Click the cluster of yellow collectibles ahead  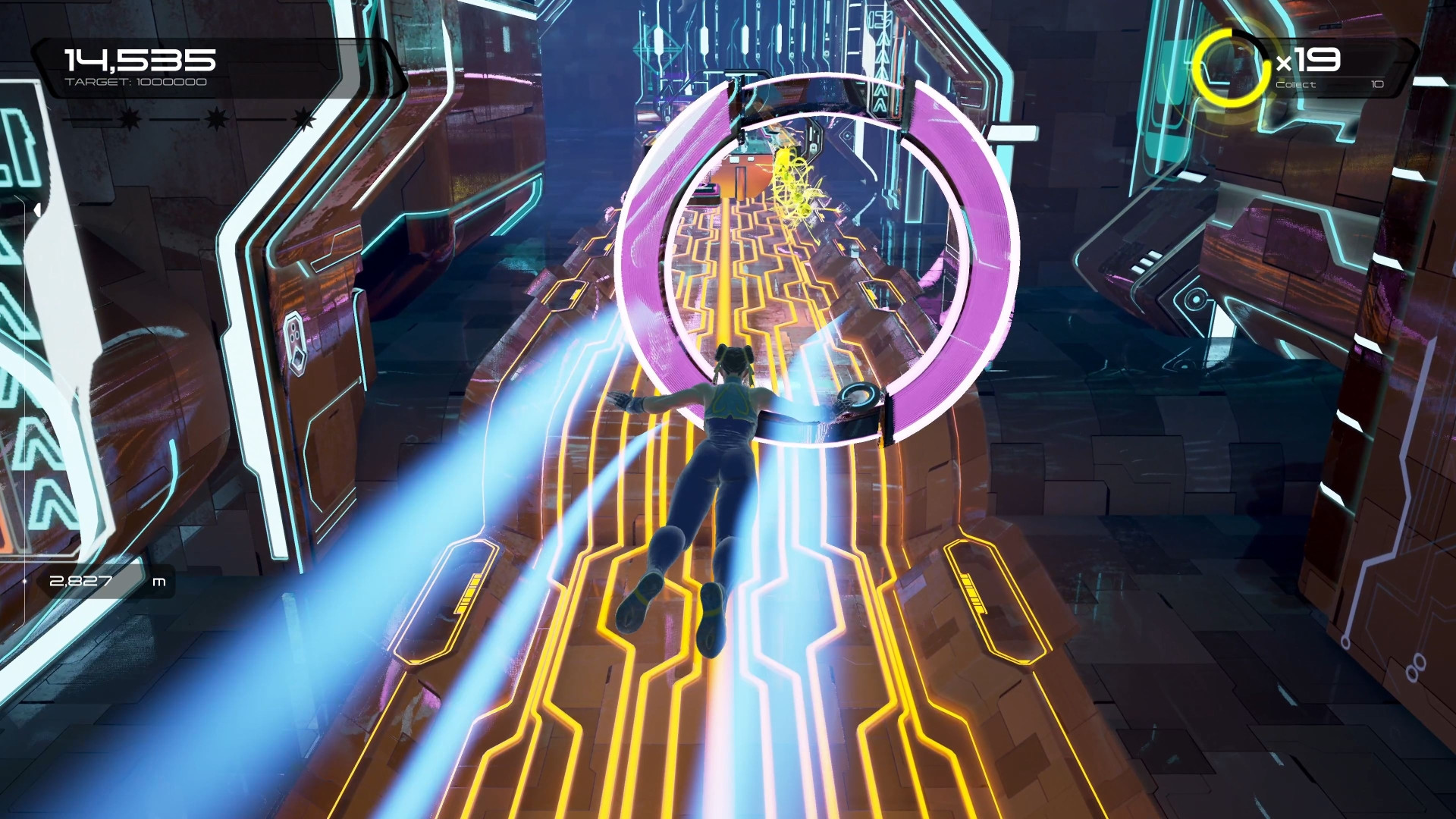795,182
